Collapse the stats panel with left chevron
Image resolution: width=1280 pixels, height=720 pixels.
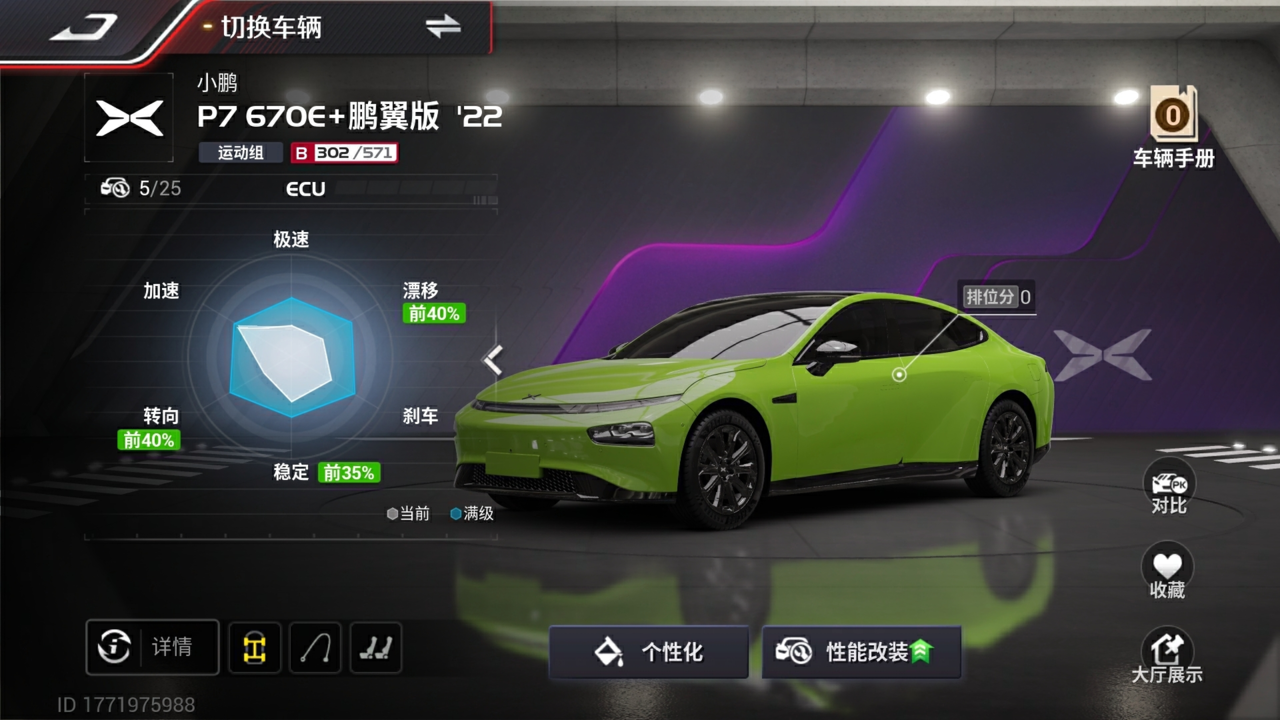pos(493,359)
